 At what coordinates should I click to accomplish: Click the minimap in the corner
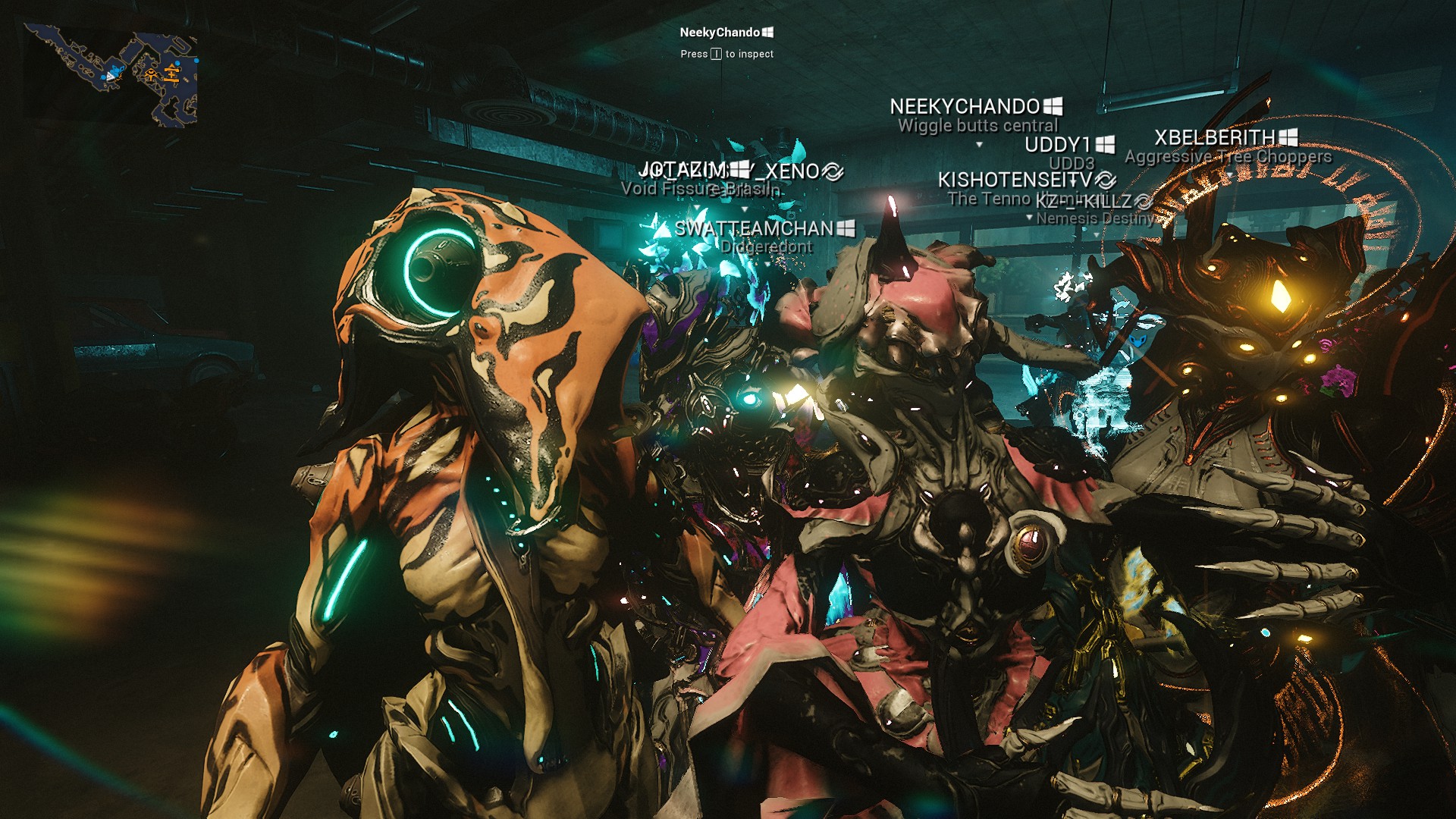coord(111,74)
